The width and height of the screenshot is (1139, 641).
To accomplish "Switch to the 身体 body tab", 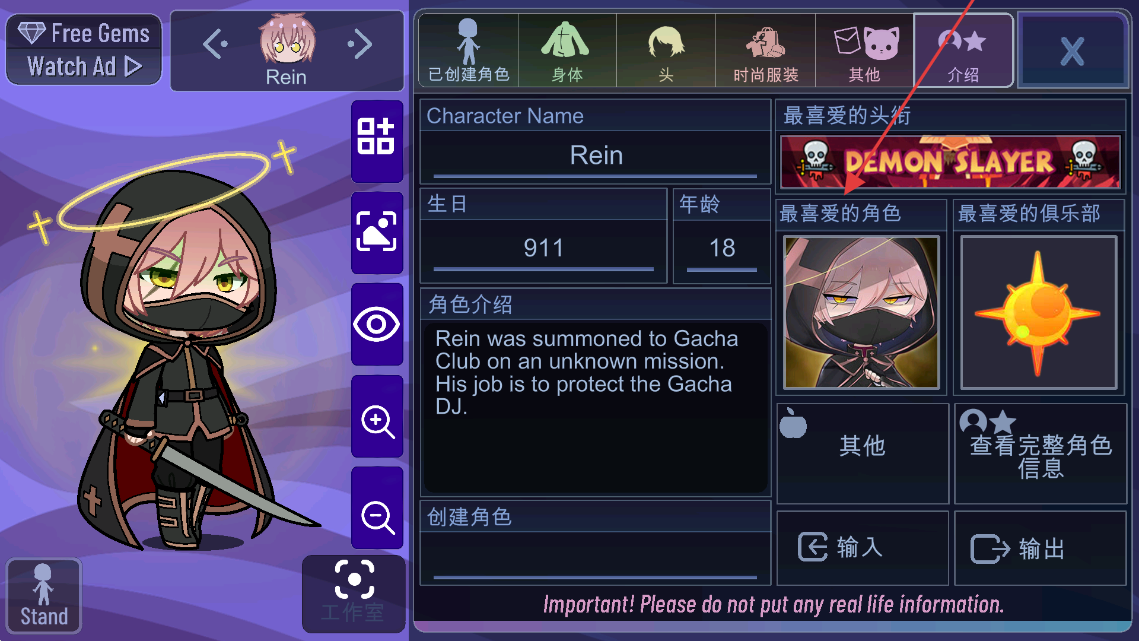I will coord(567,50).
